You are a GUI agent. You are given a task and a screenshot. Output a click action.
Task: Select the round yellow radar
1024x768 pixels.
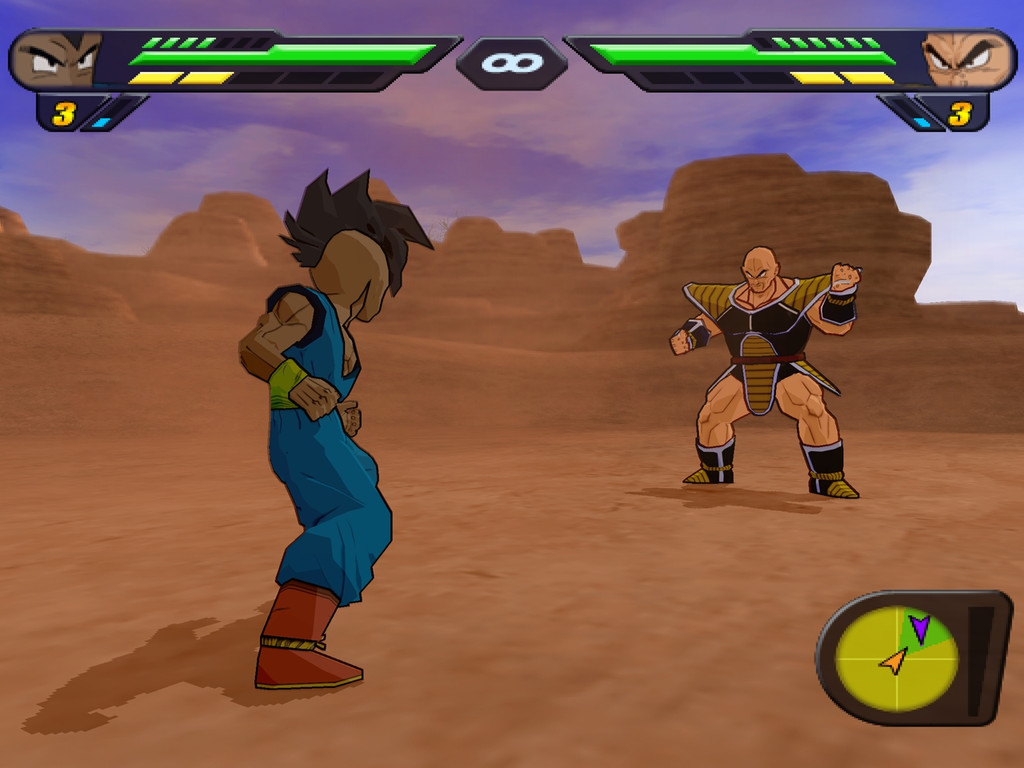point(896,658)
